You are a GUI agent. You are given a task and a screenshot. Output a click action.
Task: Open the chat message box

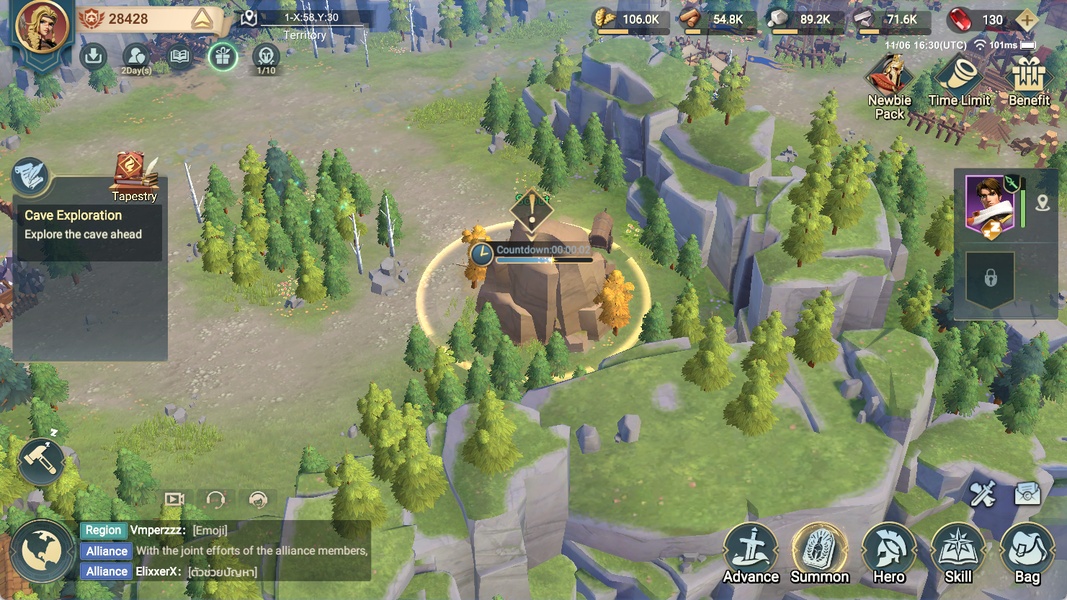[x=225, y=551]
